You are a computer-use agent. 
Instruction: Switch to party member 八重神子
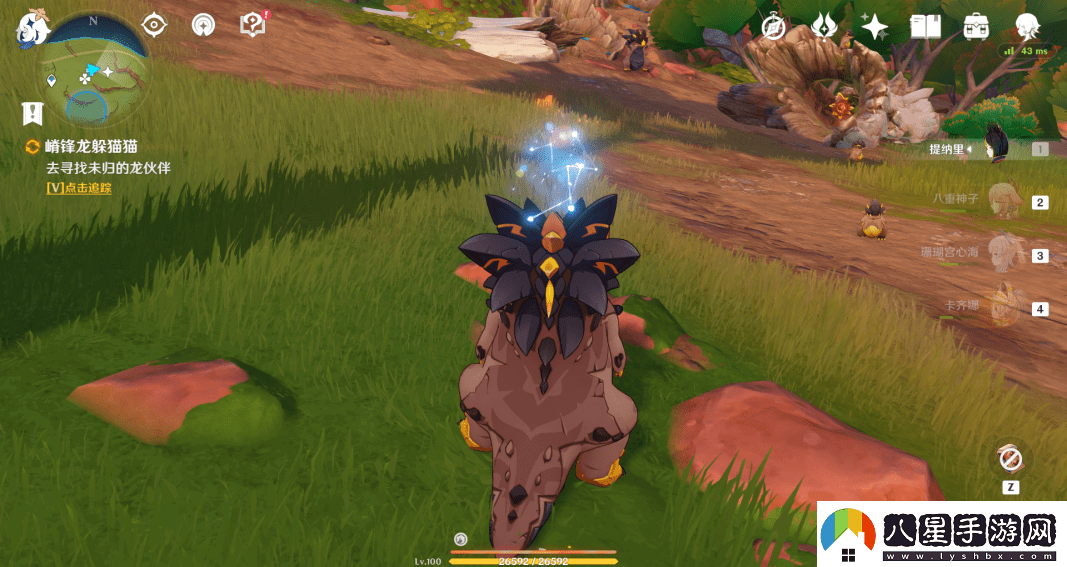click(x=1001, y=201)
